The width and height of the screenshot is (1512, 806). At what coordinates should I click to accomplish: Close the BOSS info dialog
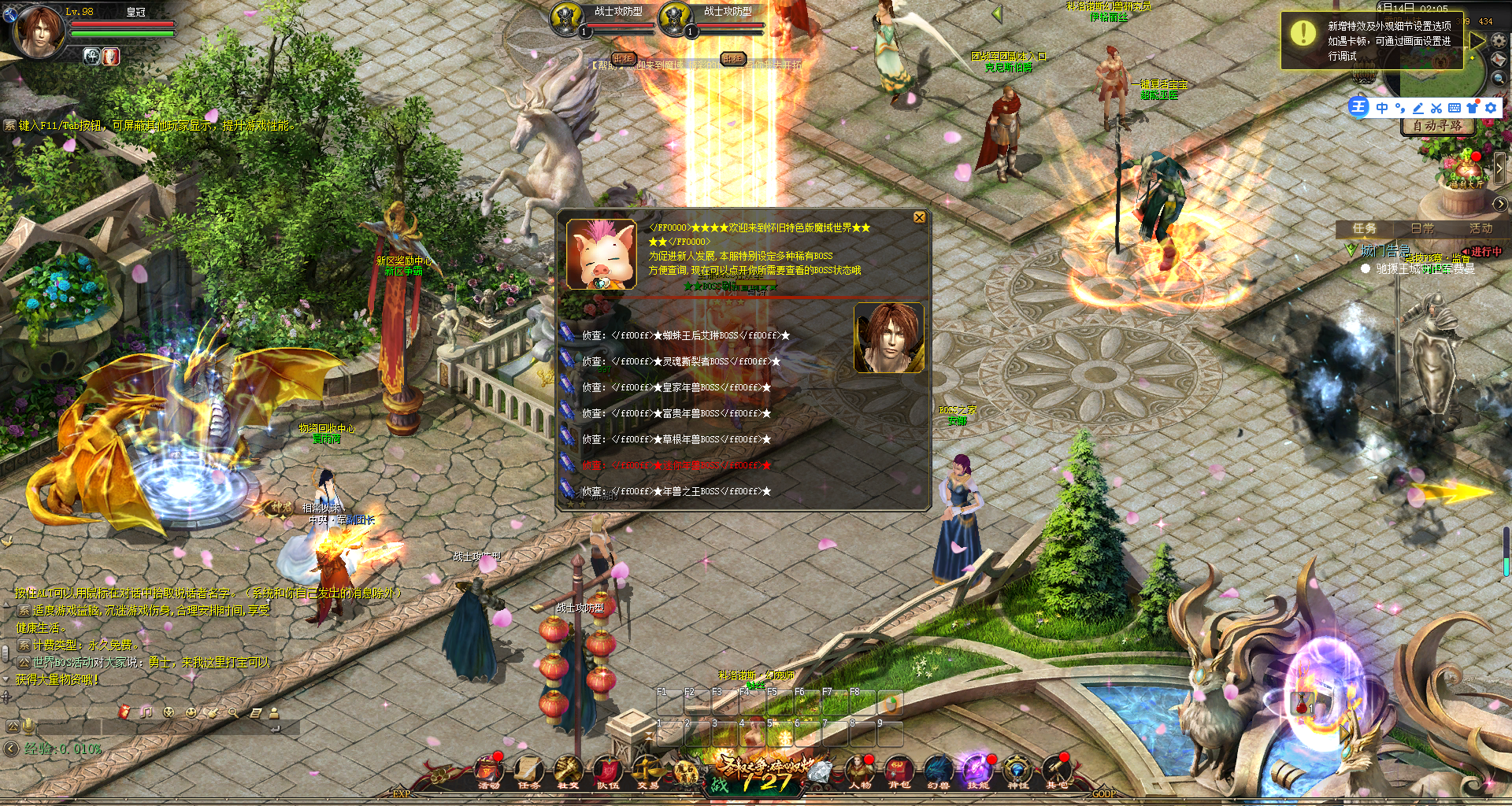pos(919,217)
